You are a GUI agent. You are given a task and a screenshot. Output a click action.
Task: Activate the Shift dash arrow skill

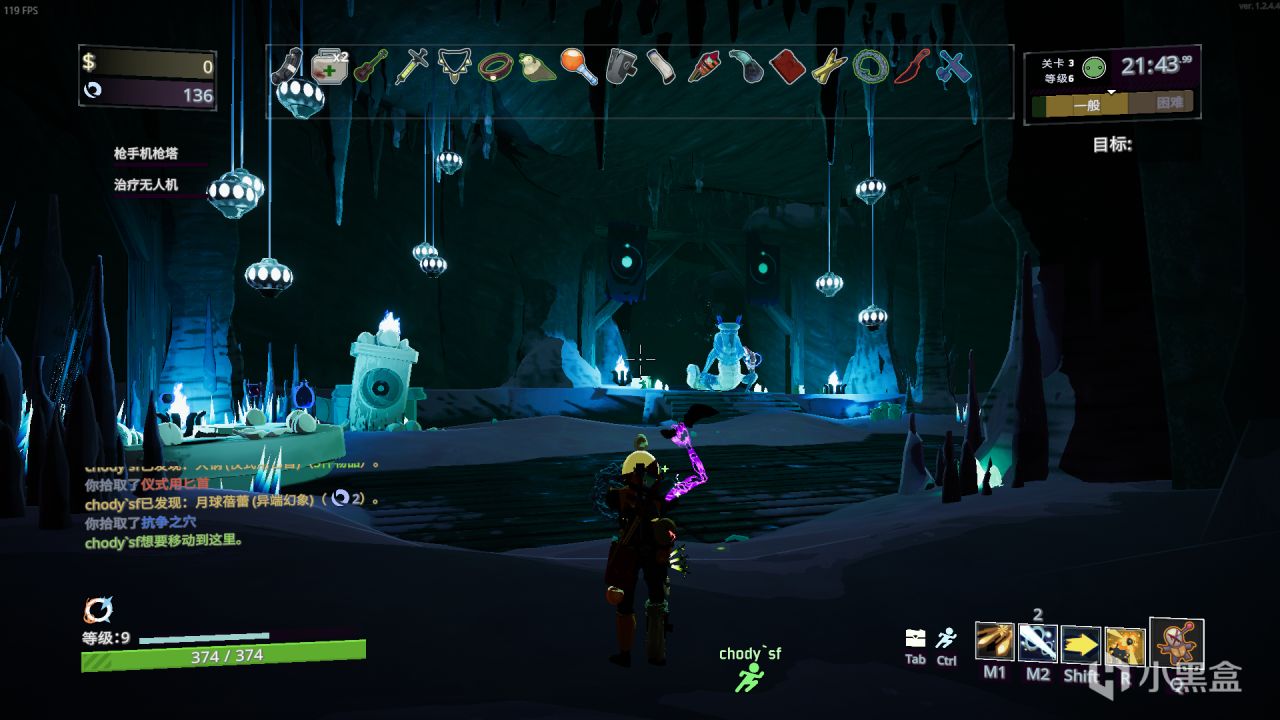1081,645
